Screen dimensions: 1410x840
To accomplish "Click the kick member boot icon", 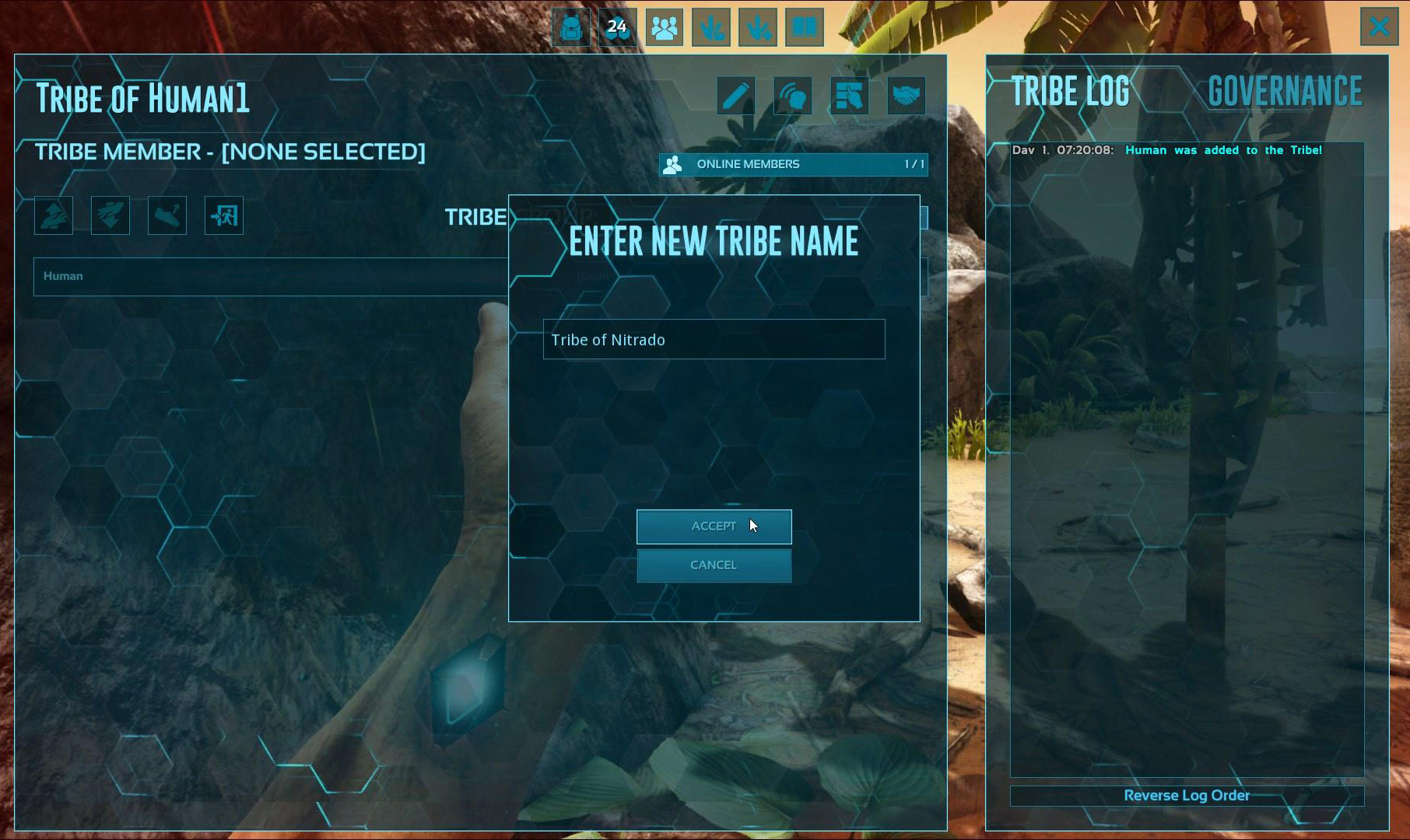I will [x=167, y=215].
